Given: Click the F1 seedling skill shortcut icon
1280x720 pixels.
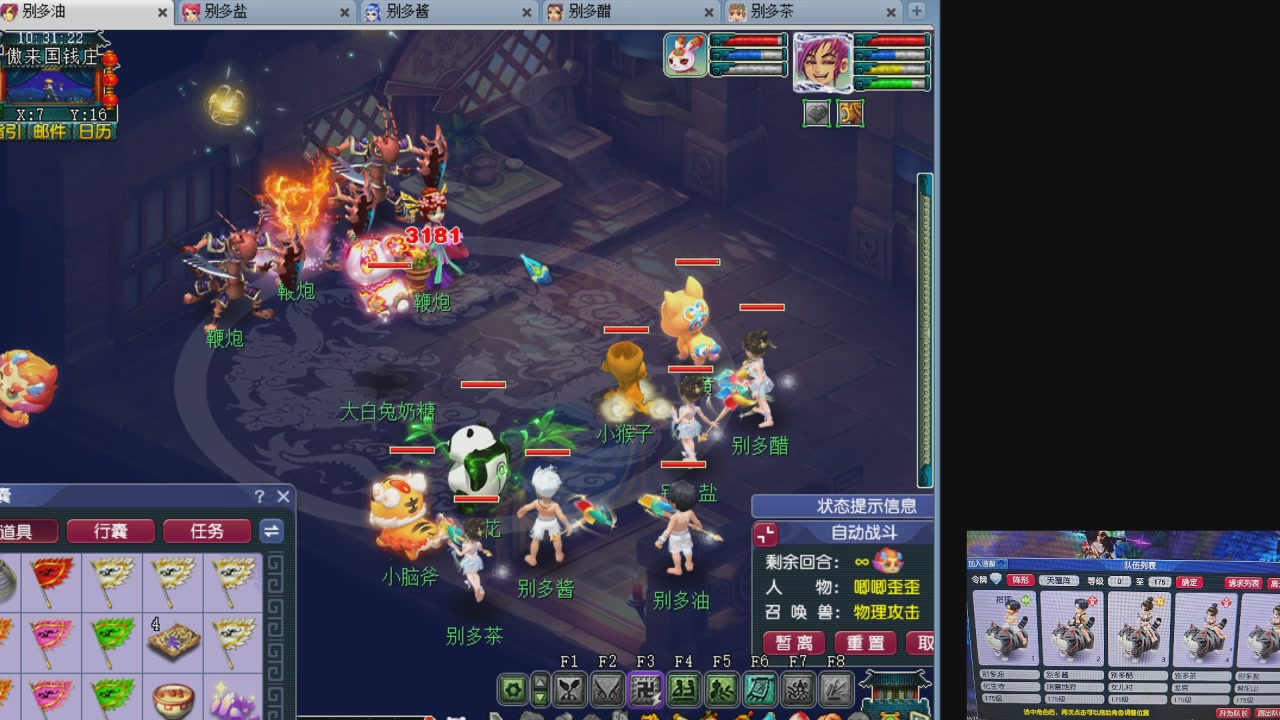Looking at the screenshot, I should [569, 689].
